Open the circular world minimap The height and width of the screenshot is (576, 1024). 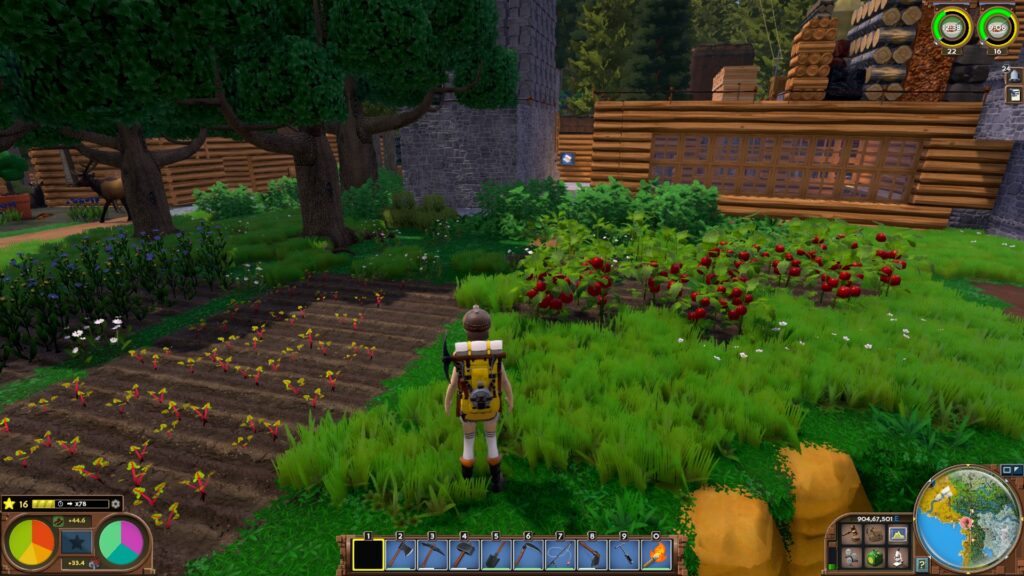968,520
